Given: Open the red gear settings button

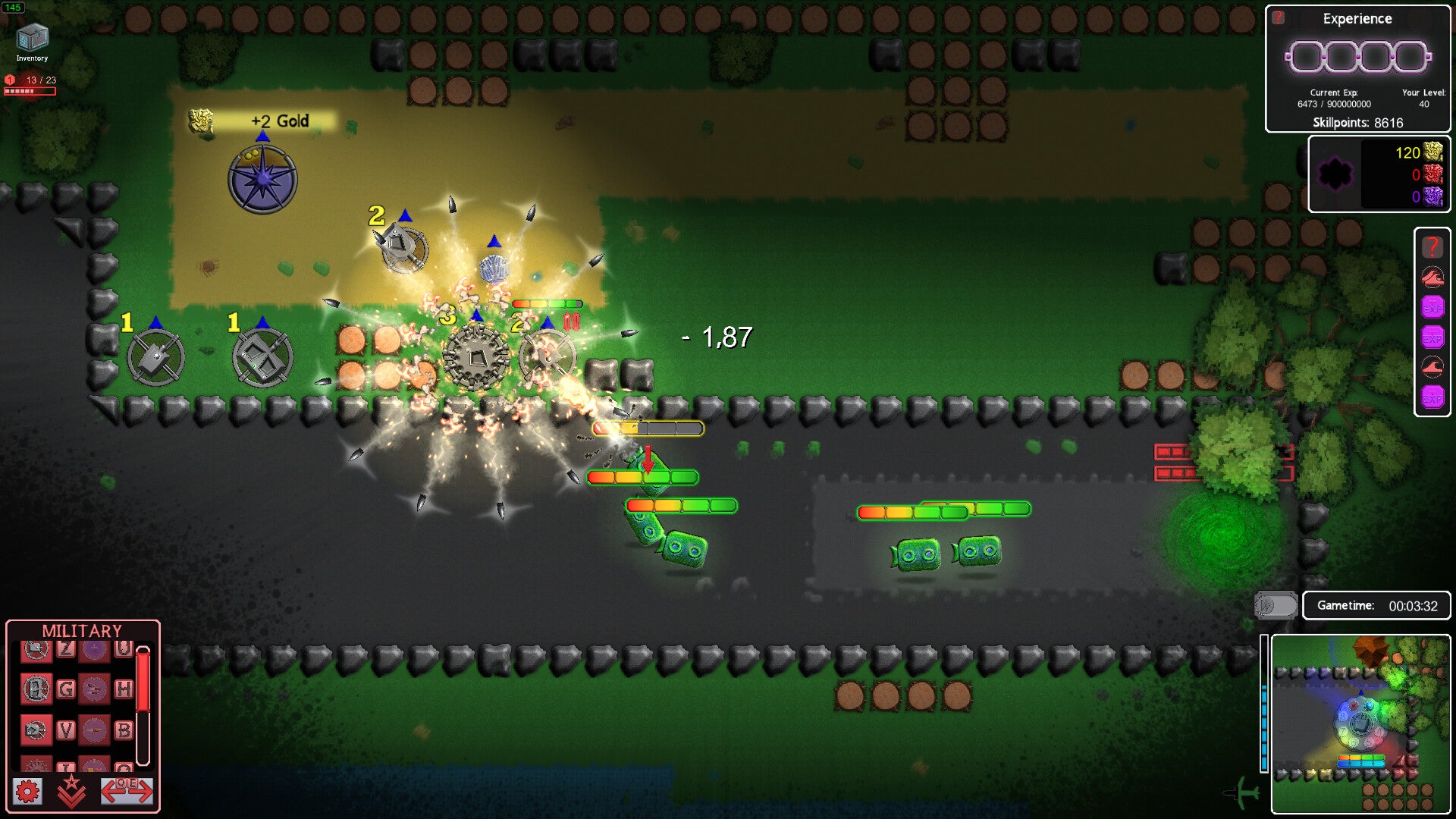Looking at the screenshot, I should click(x=28, y=792).
